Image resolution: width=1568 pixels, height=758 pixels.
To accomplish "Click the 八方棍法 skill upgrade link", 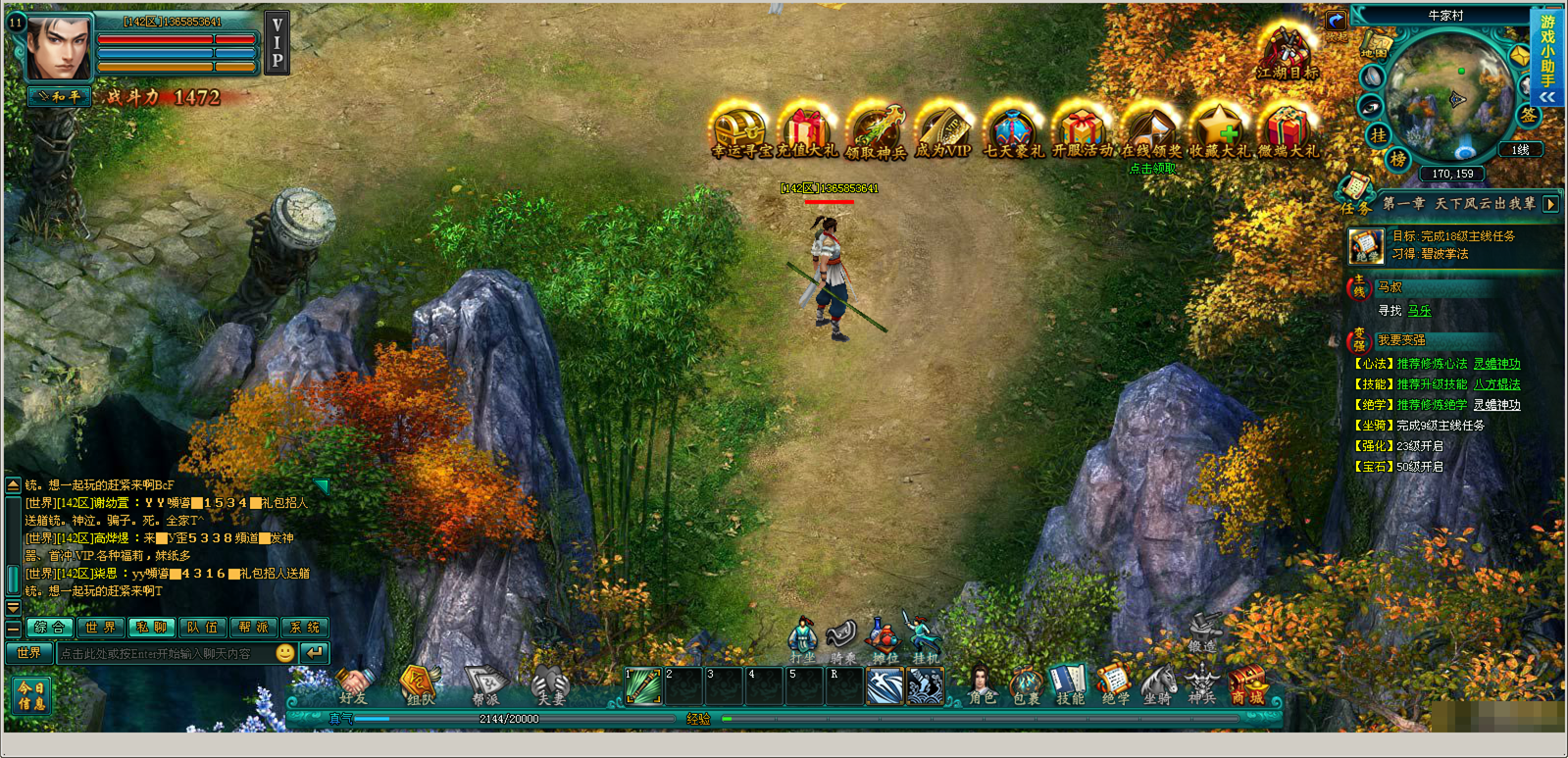I will (x=1496, y=384).
